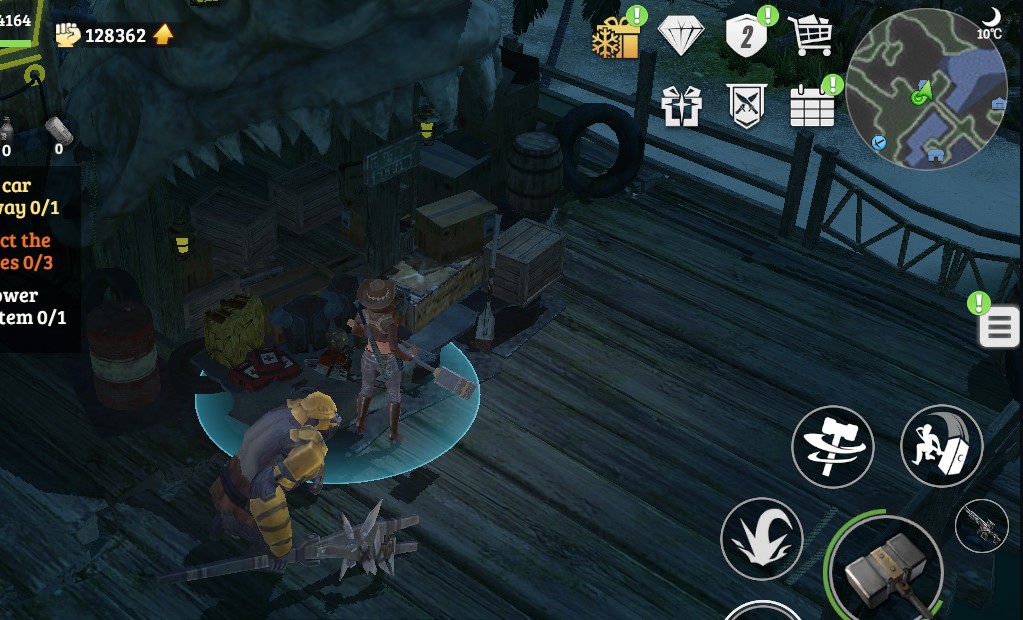Screen dimensions: 1023x620
Task: Open the shopping cart store
Action: (811, 37)
